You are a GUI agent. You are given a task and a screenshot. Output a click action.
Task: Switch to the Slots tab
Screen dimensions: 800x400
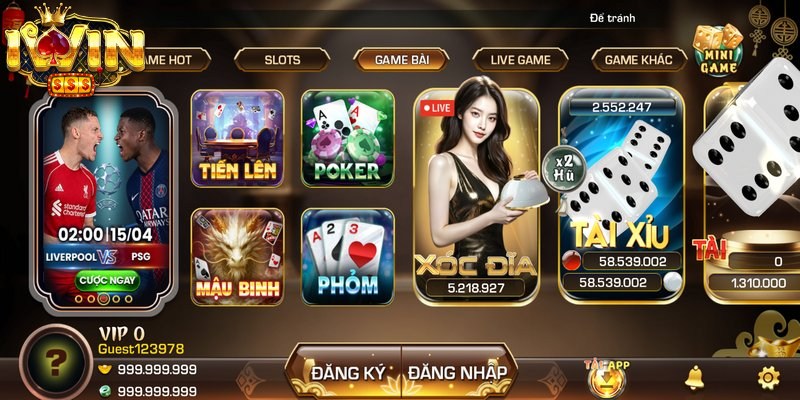(x=282, y=60)
